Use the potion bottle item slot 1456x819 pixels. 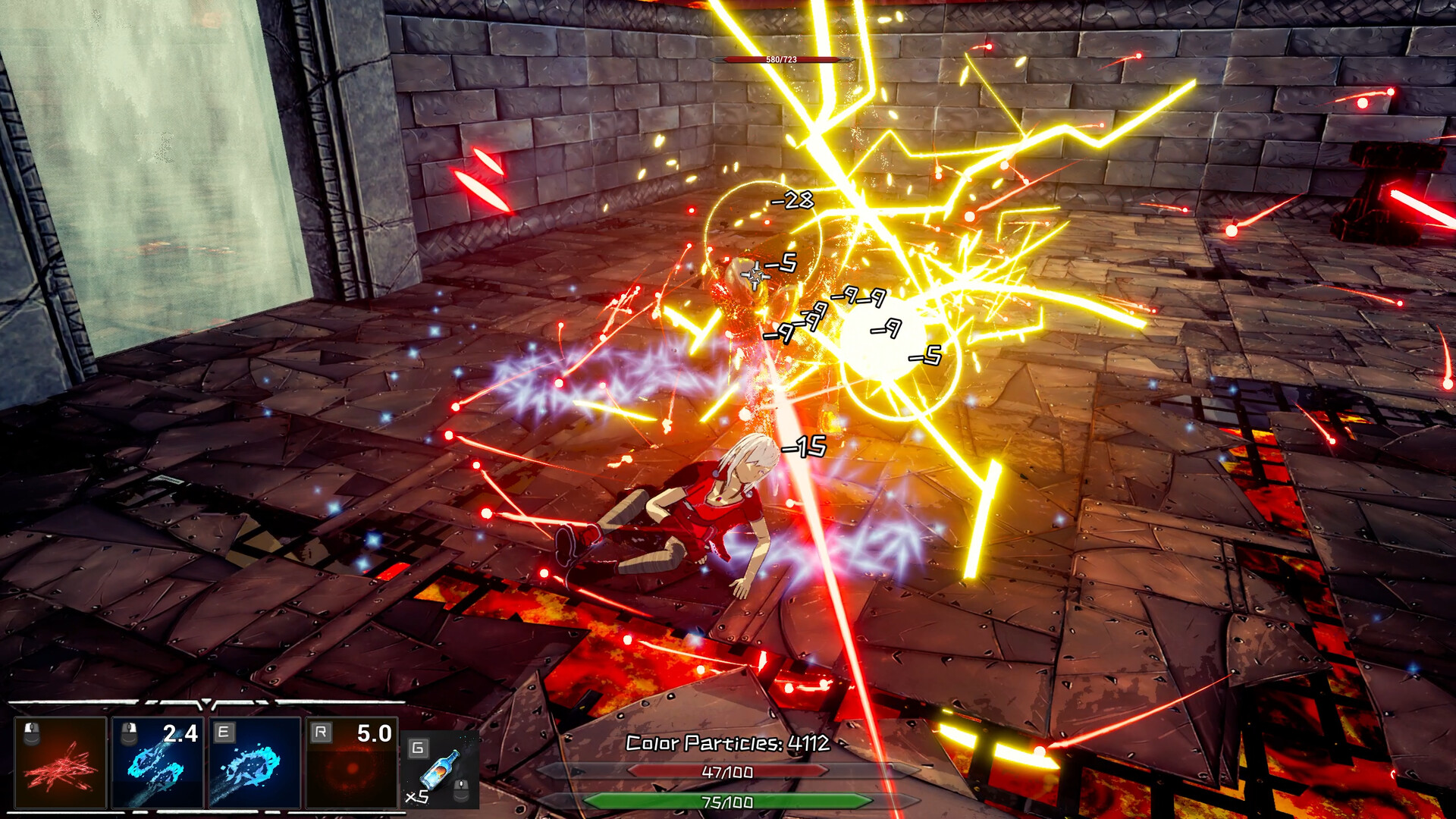[440, 771]
